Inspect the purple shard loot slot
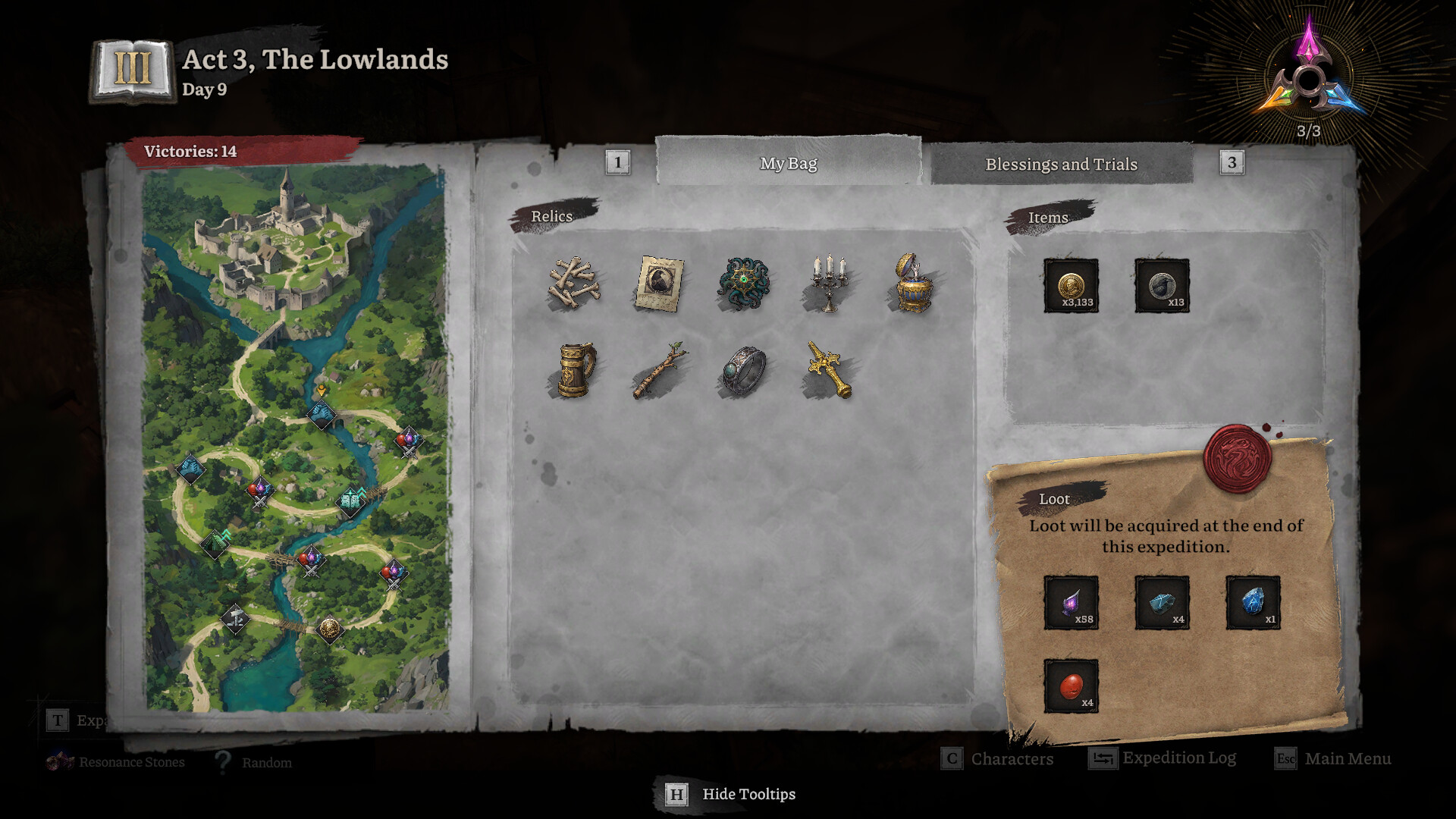 (x=1071, y=603)
